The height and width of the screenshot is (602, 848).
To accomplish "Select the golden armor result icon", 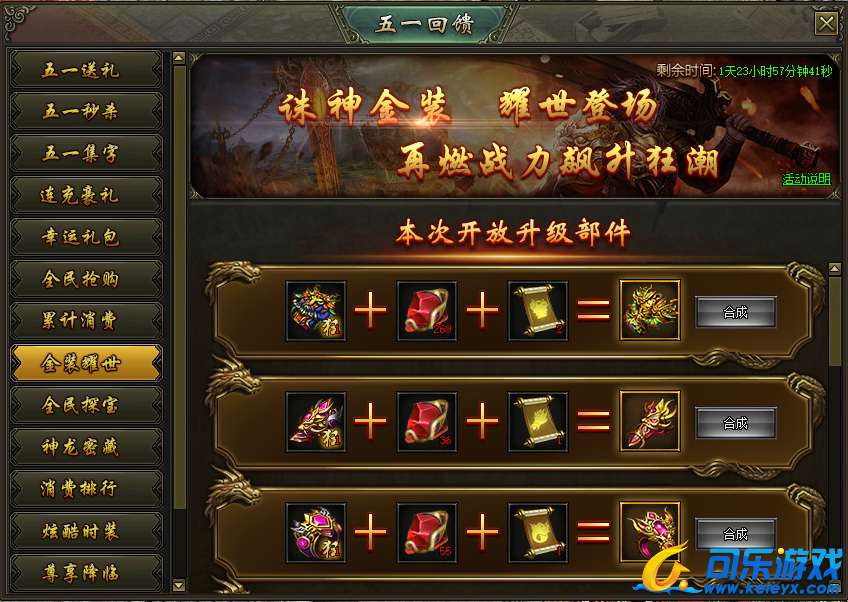I will coord(650,311).
